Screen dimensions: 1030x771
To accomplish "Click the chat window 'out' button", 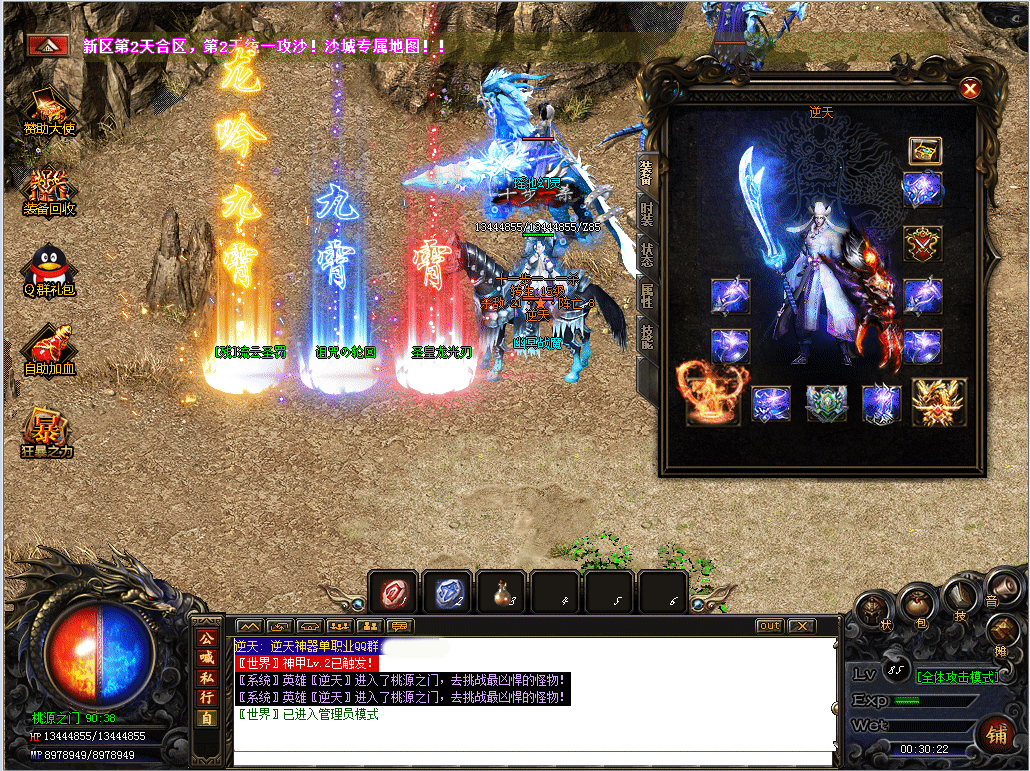I will (x=769, y=626).
